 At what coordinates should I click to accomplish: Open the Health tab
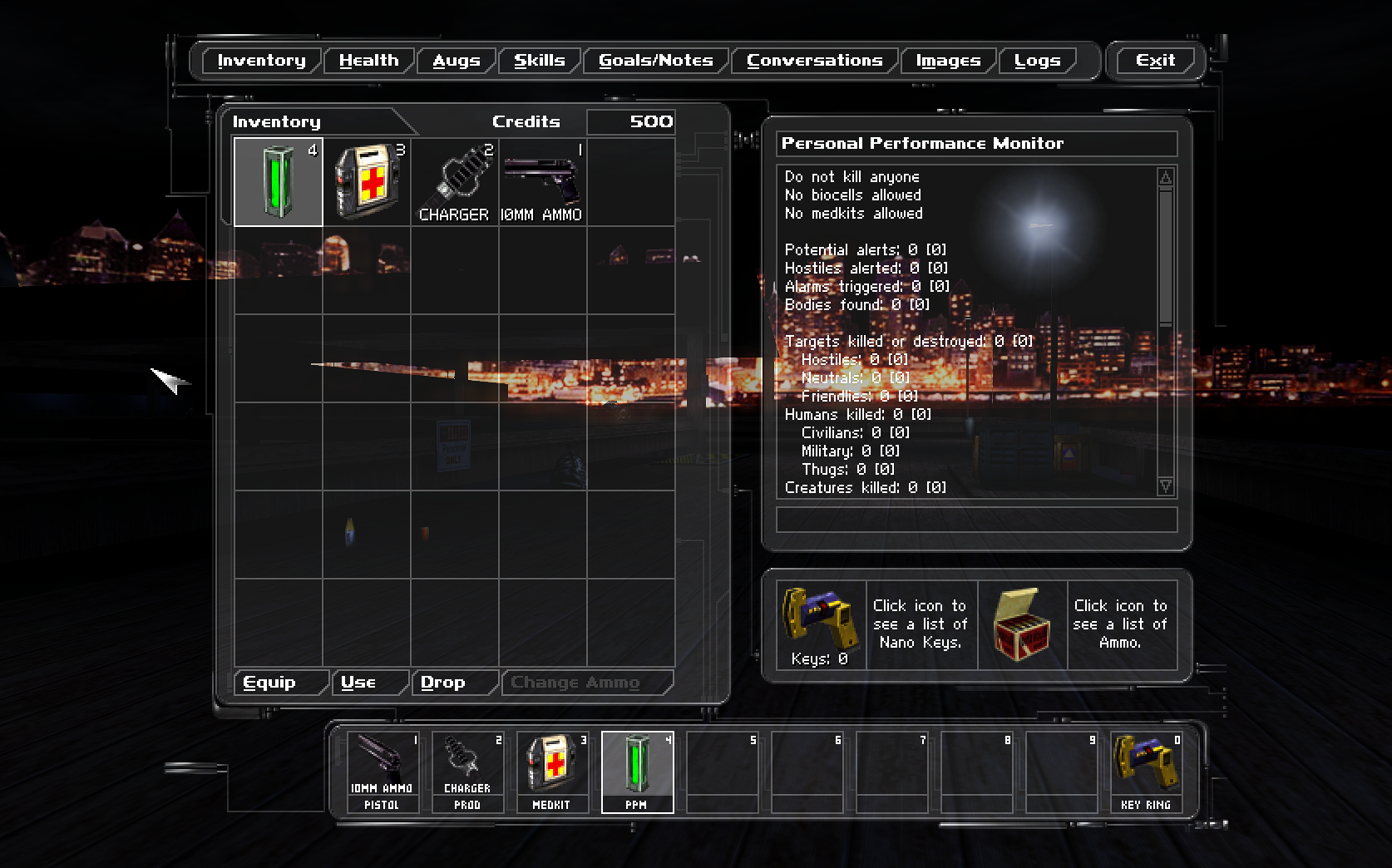tap(368, 61)
